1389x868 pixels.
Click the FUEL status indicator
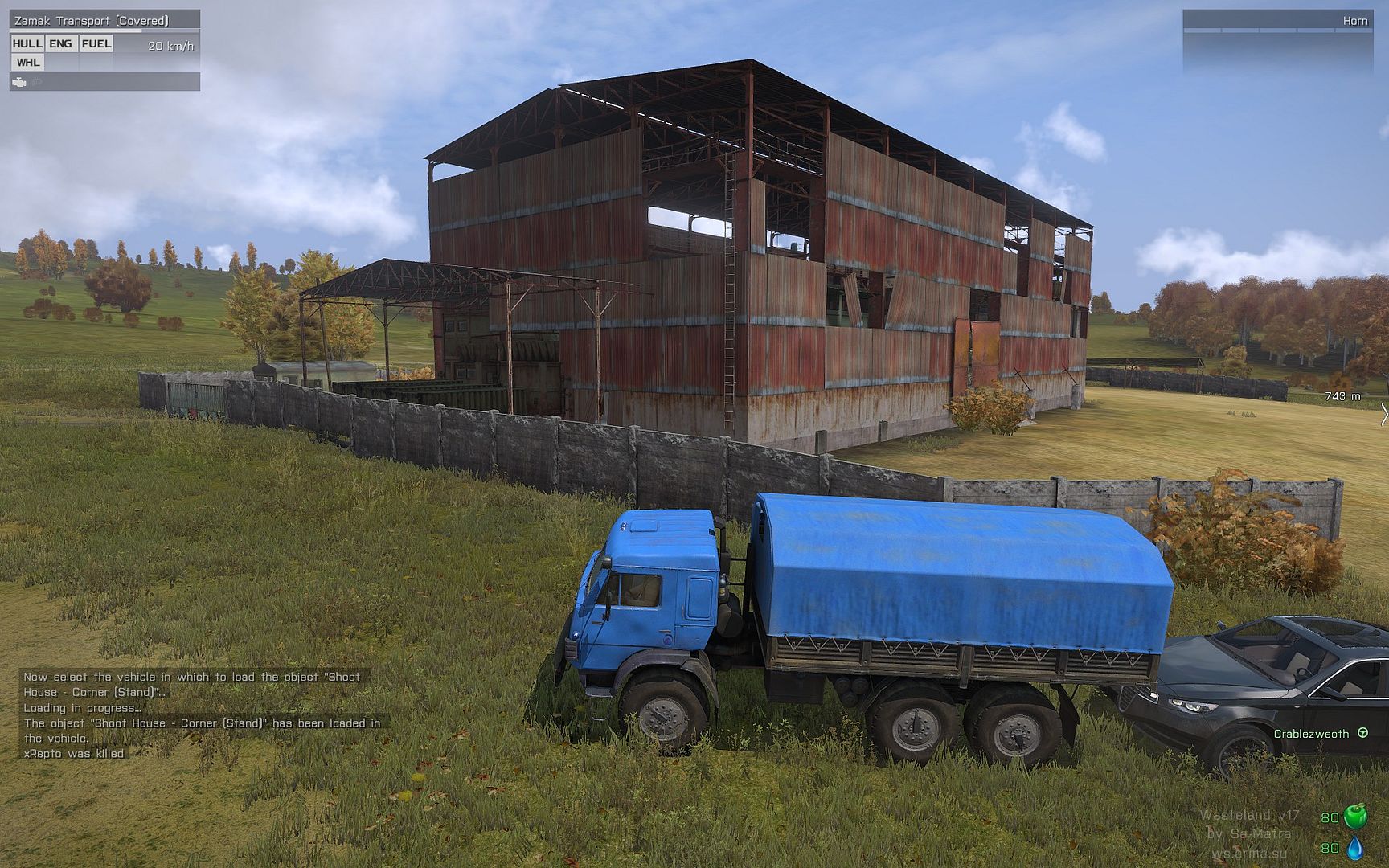point(96,44)
